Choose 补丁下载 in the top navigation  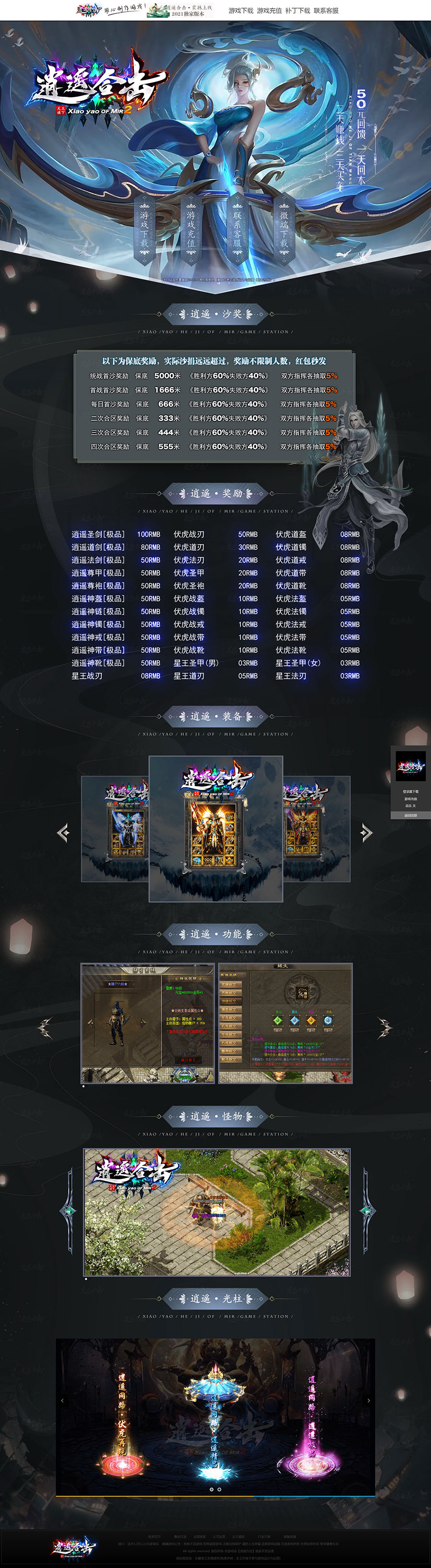coord(298,11)
